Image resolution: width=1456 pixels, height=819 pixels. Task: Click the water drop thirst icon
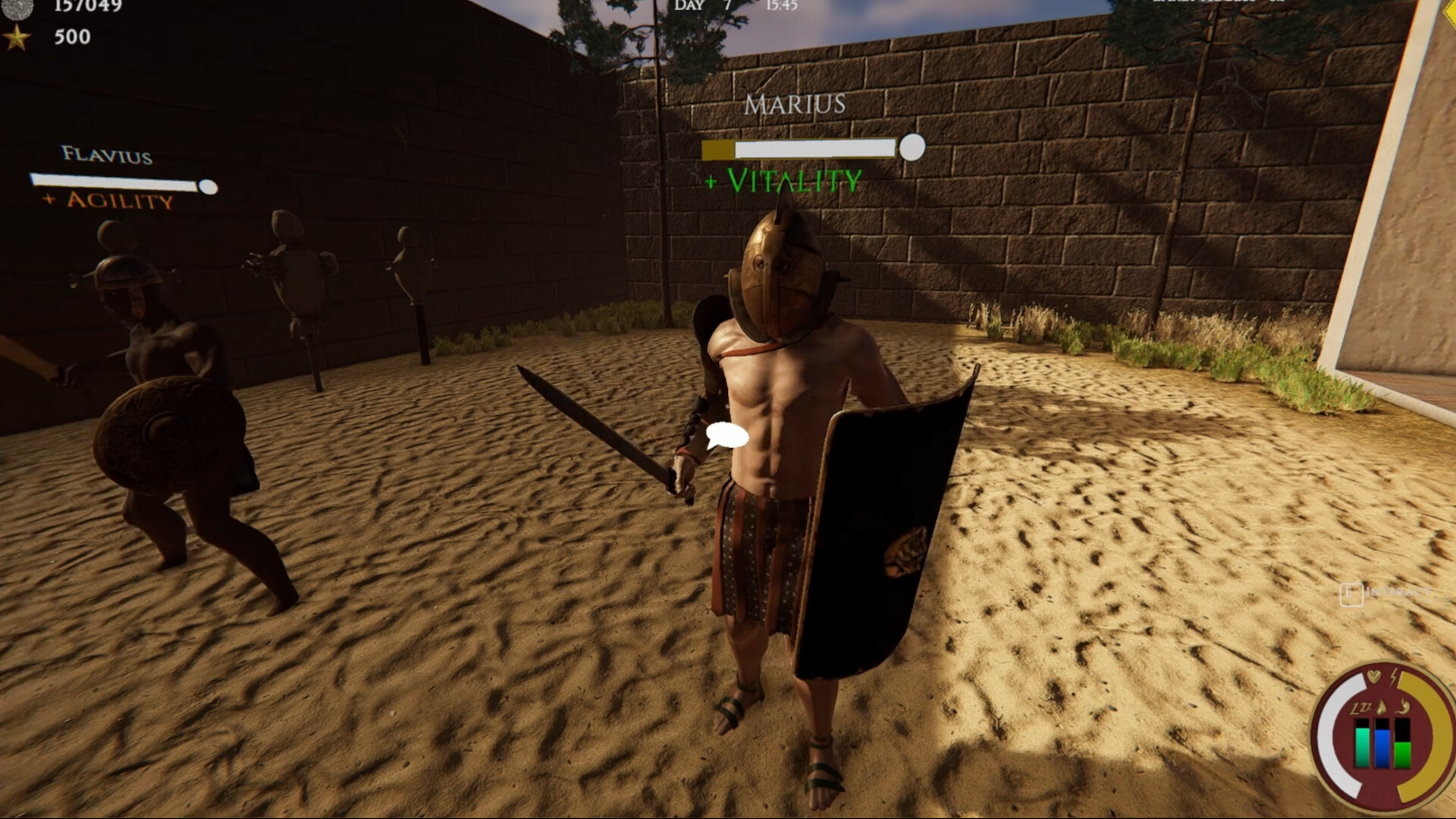tap(1382, 706)
